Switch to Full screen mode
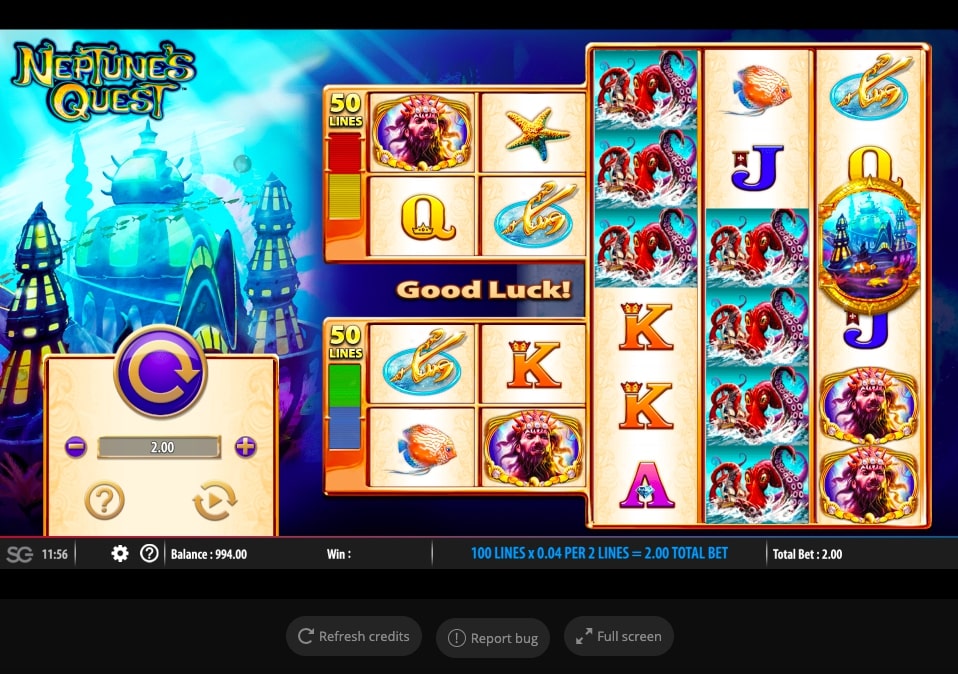This screenshot has width=958, height=674. [x=619, y=636]
